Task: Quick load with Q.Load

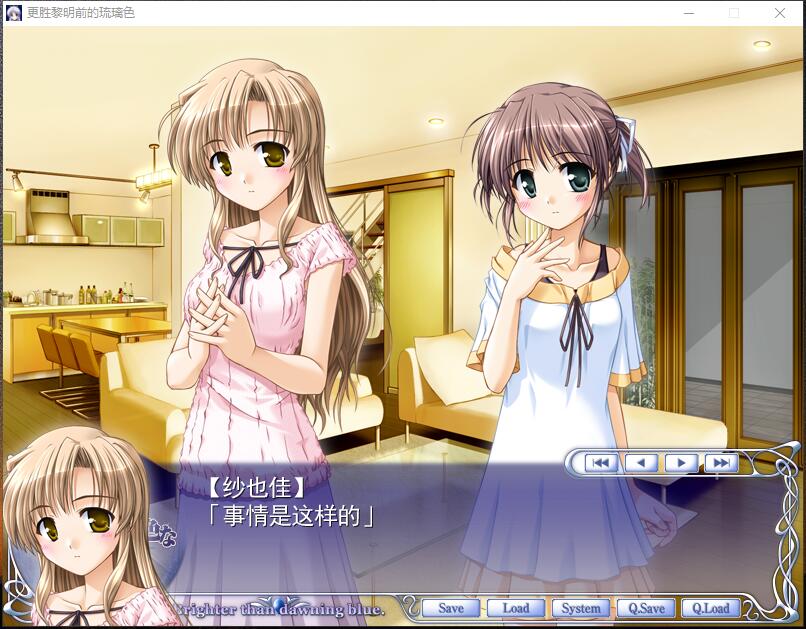Action: click(711, 608)
